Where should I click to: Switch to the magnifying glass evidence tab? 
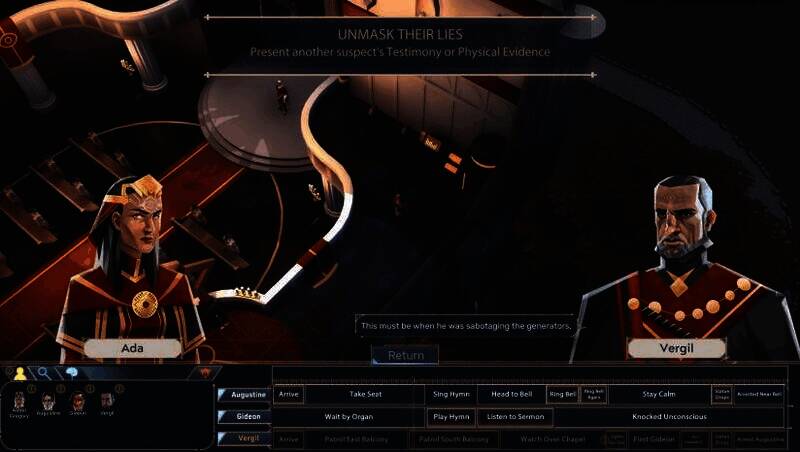(46, 373)
